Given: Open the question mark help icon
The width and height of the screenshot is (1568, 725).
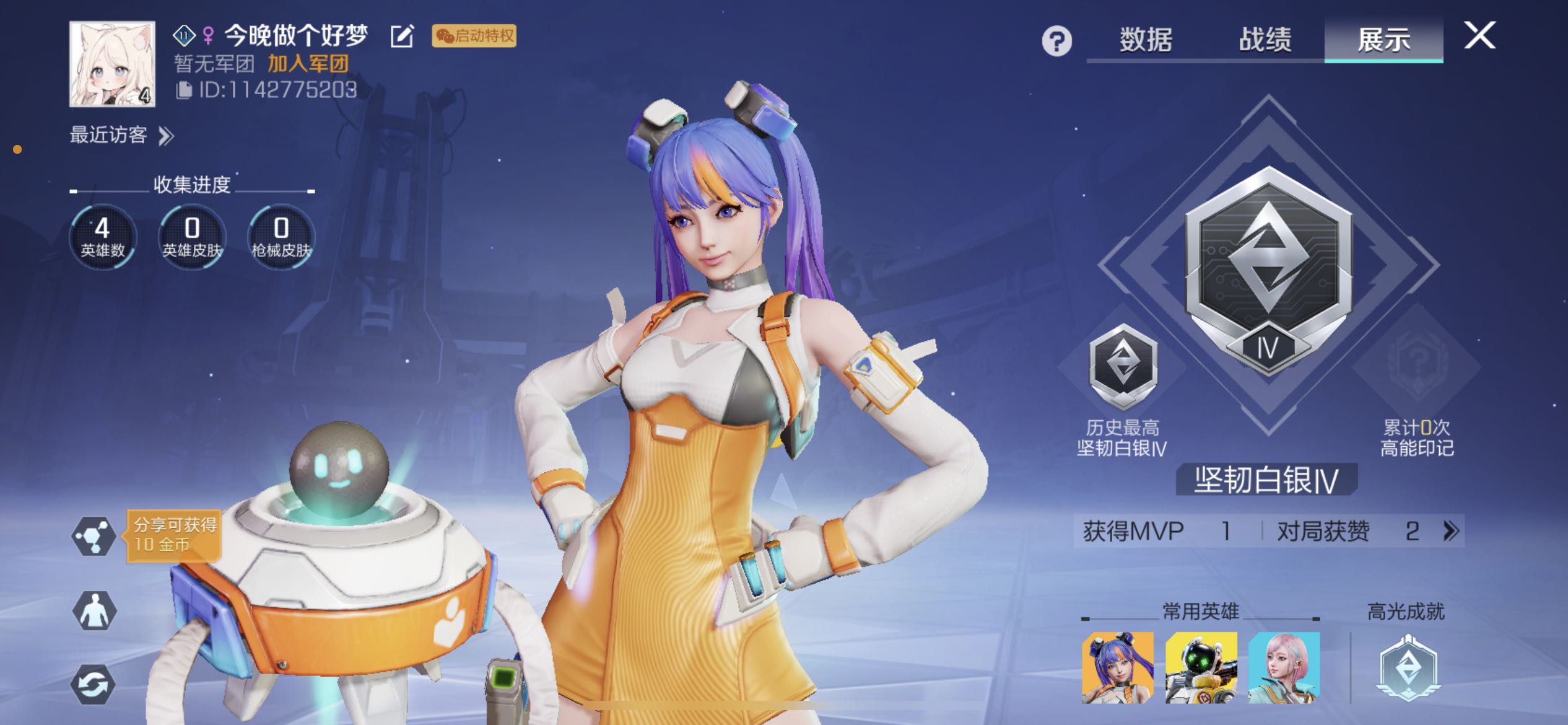Looking at the screenshot, I should [x=1056, y=42].
